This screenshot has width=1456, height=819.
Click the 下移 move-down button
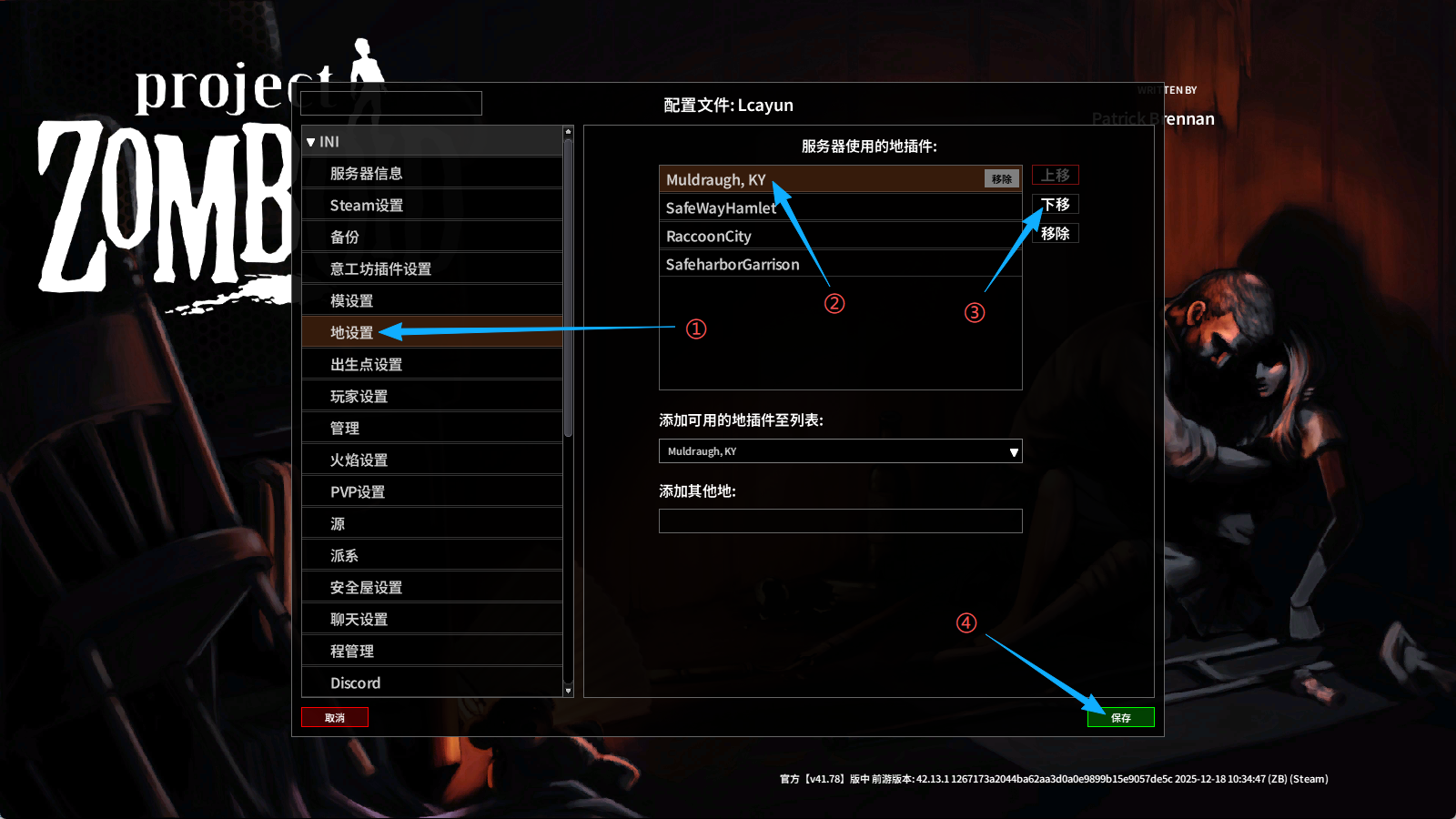(x=1055, y=204)
